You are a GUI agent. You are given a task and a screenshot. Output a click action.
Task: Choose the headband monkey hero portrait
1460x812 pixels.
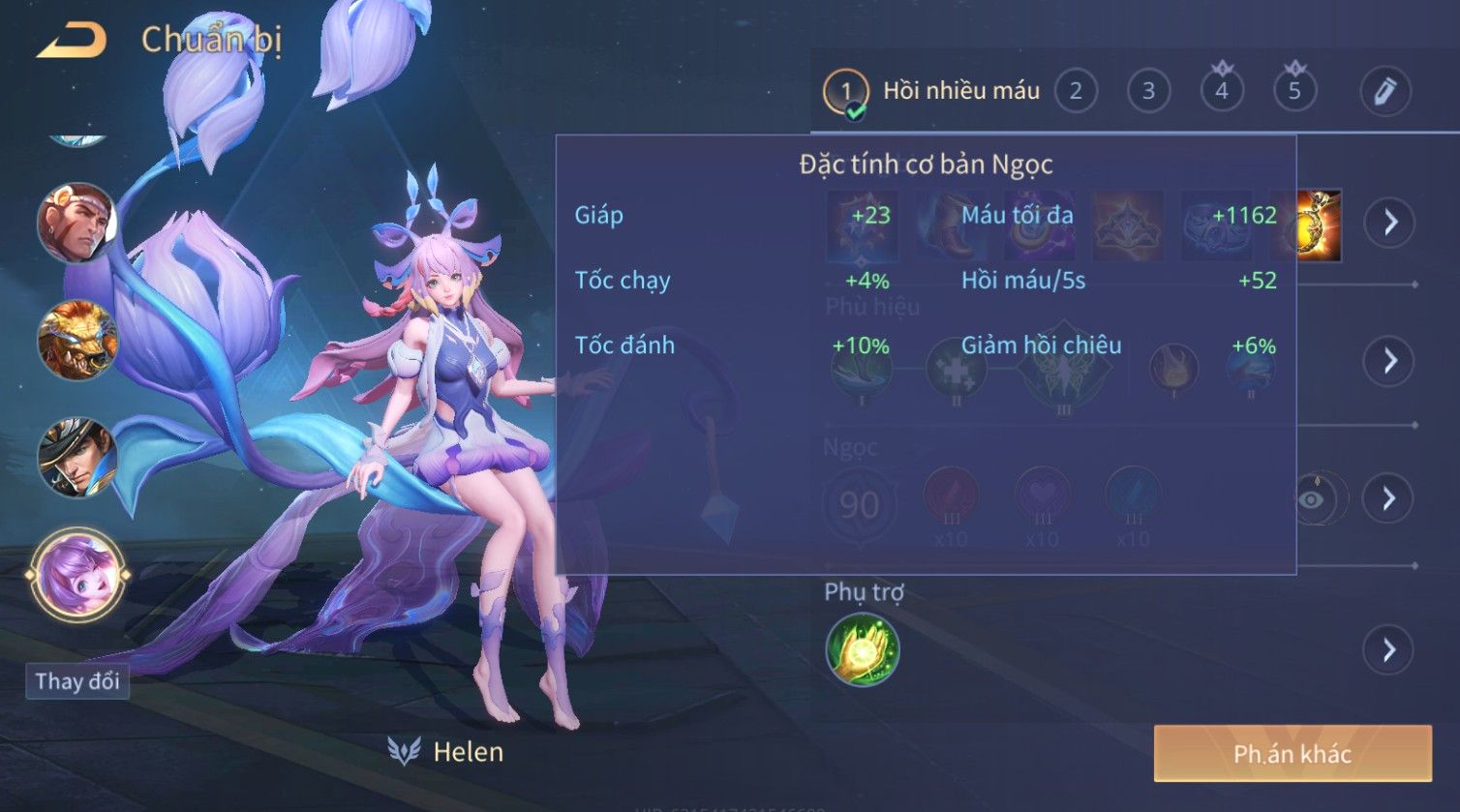[x=76, y=224]
